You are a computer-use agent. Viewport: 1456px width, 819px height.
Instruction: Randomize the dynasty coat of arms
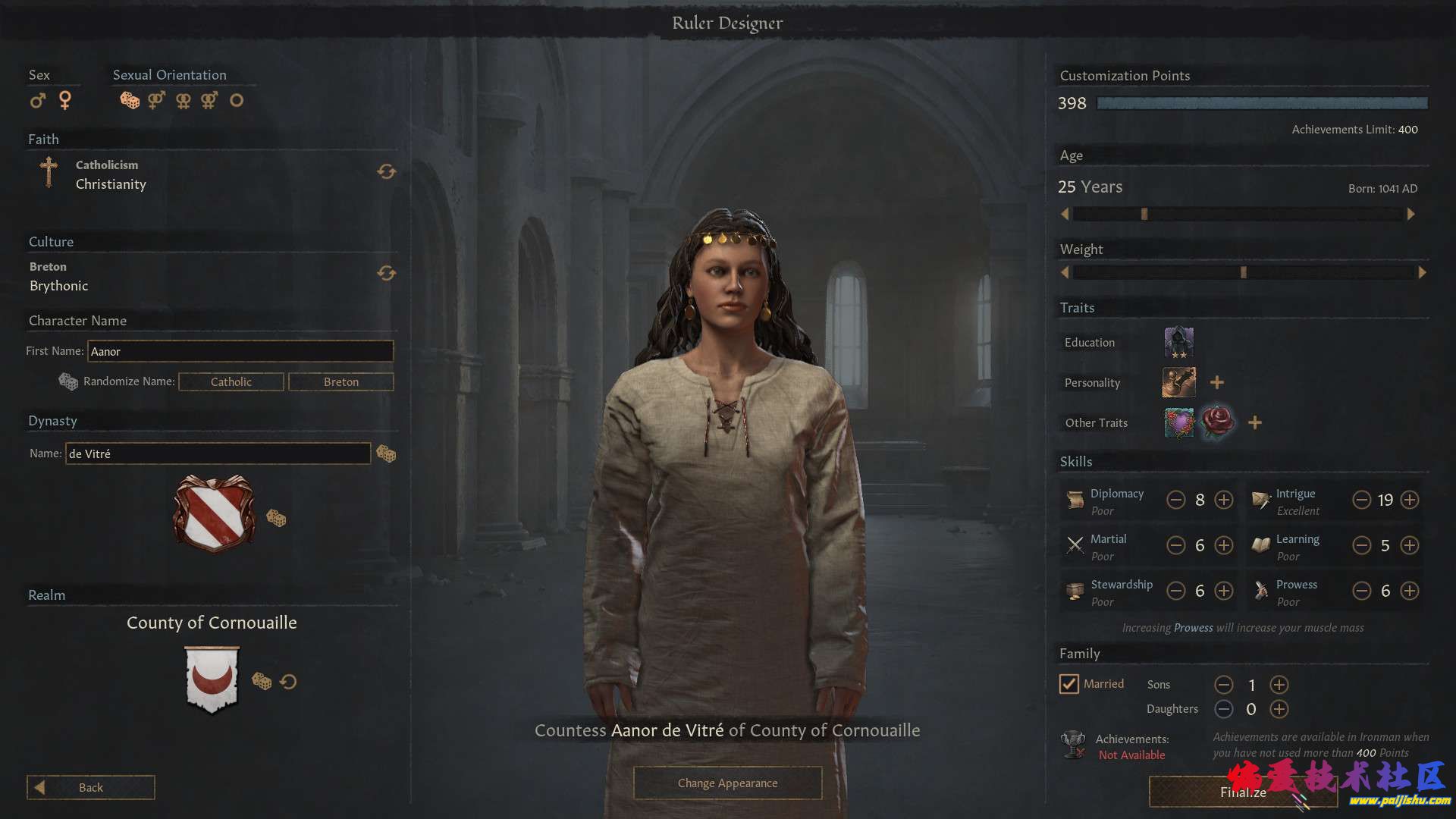tap(276, 519)
